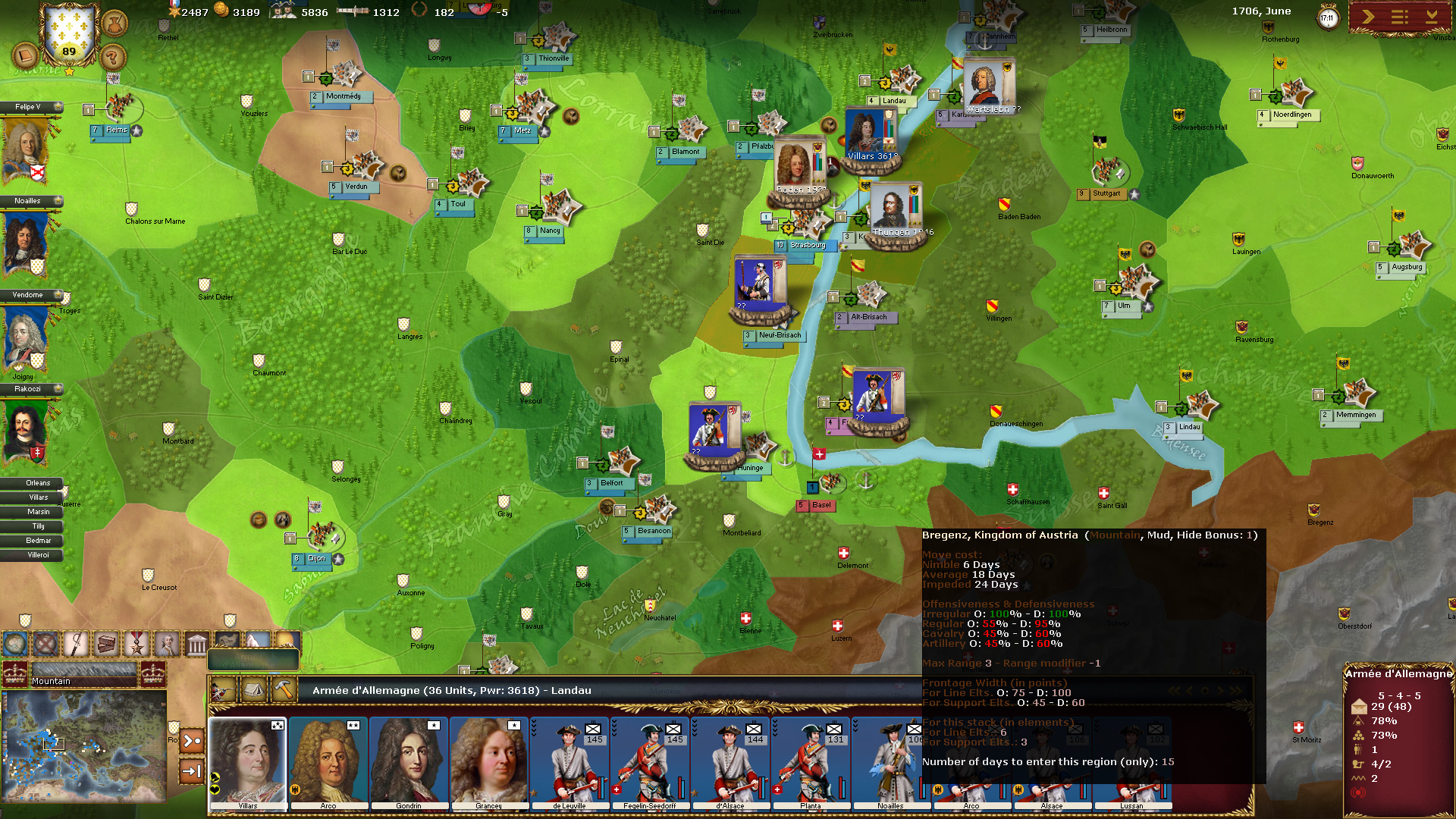Expand the Armée d'Allemagne tab above the panel
This screenshot has height=819, width=1456.
tap(253, 661)
